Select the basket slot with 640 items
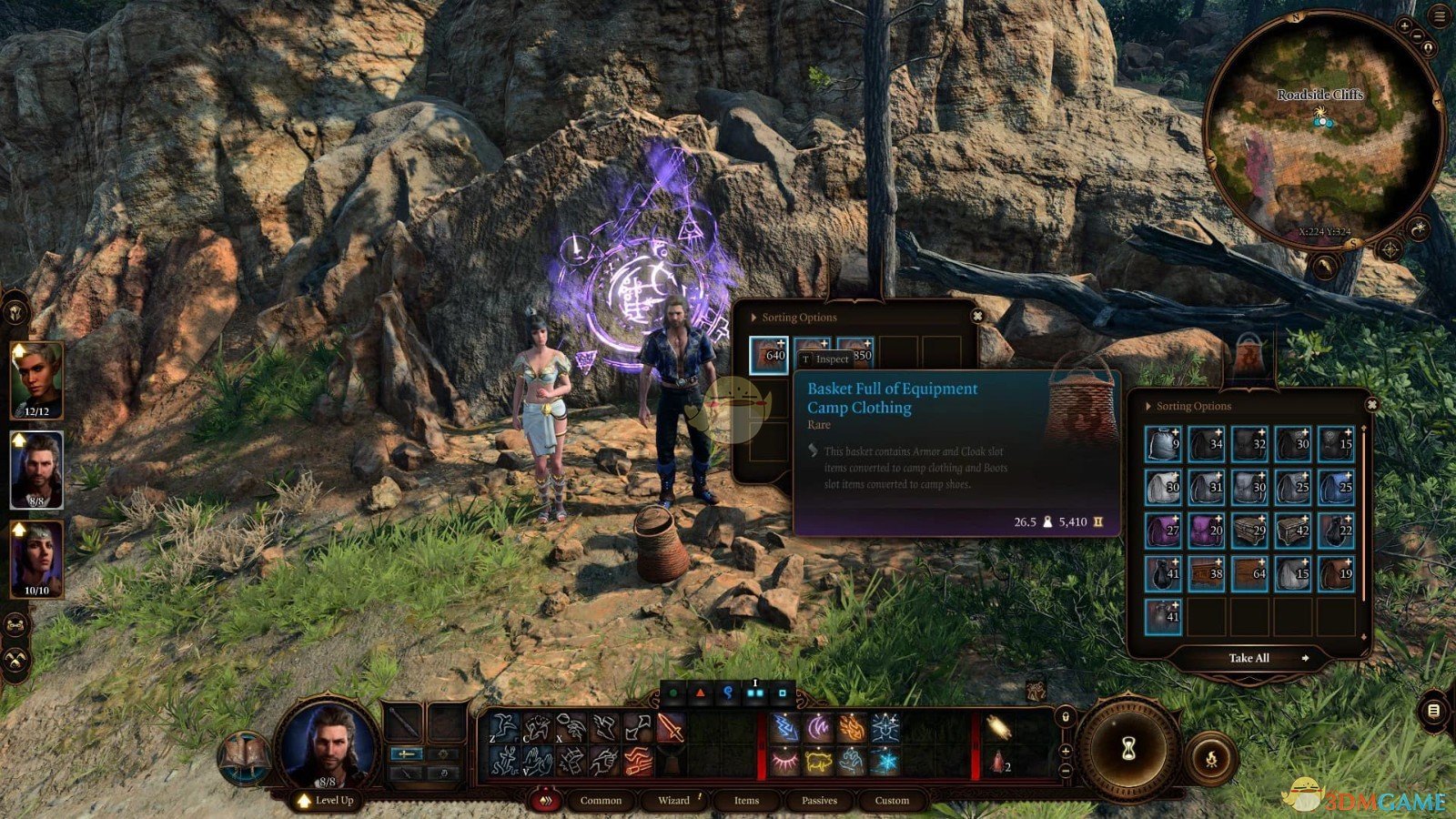The width and height of the screenshot is (1456, 819). (769, 354)
